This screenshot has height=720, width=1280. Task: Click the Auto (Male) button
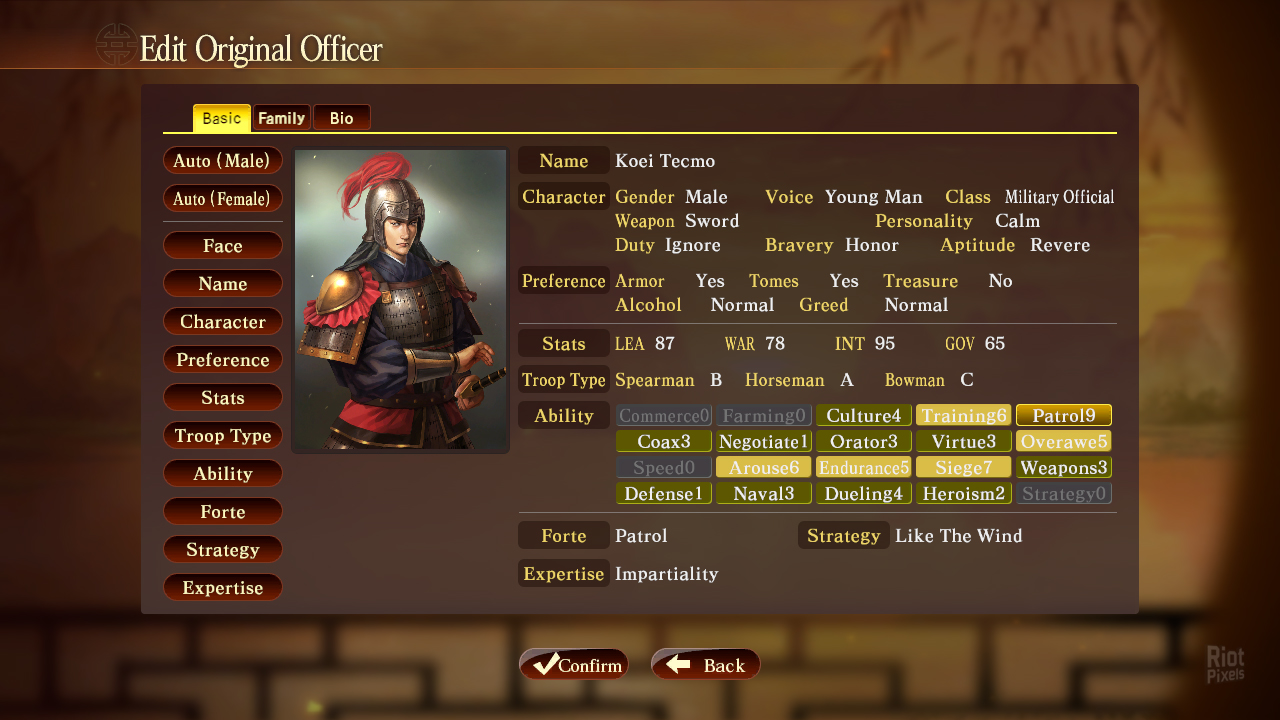pos(222,161)
